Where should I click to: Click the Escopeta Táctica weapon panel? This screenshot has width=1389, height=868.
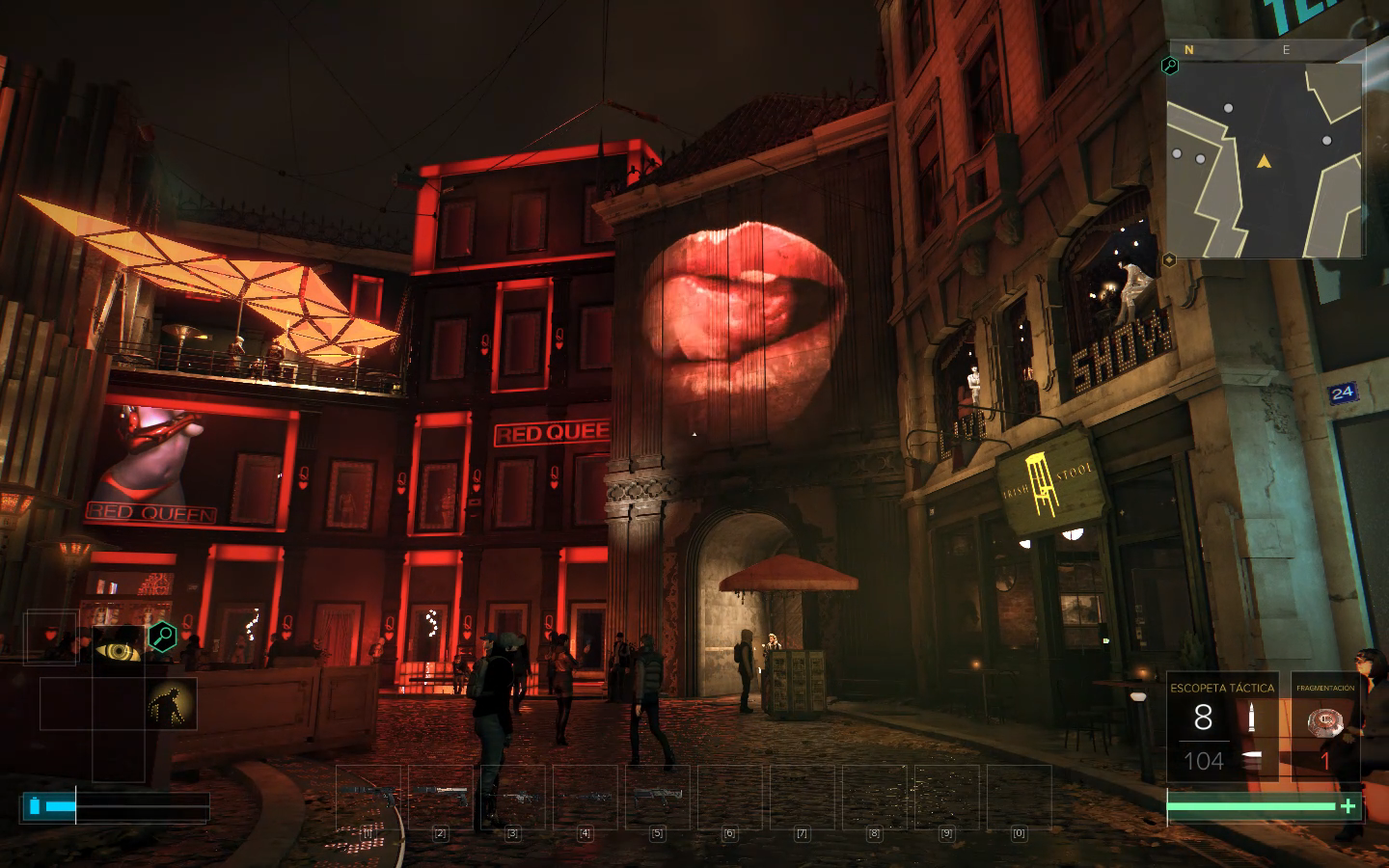tap(1222, 725)
